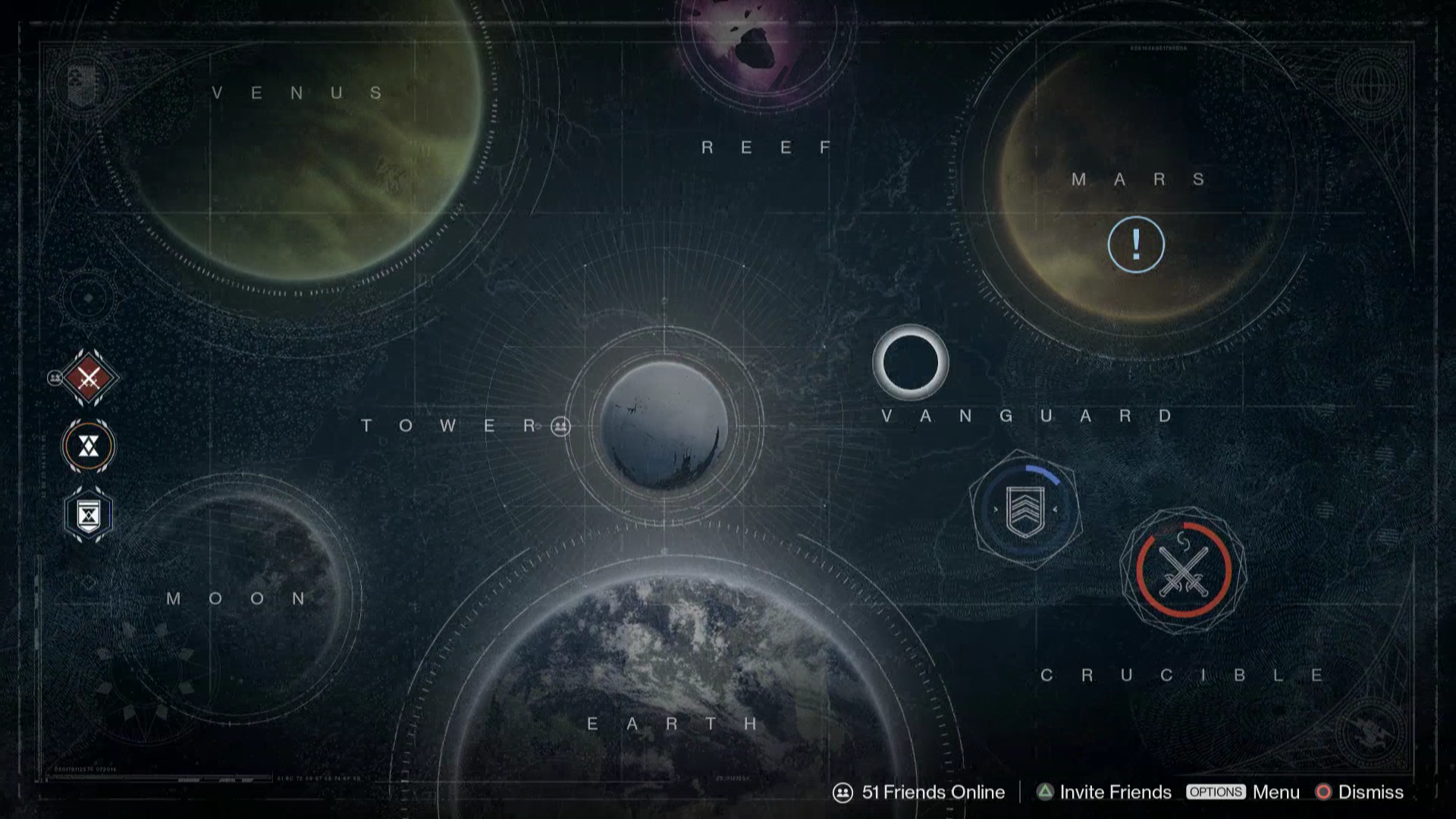Select the round hourglass activity icon
Viewport: 1456px width, 819px height.
[89, 446]
